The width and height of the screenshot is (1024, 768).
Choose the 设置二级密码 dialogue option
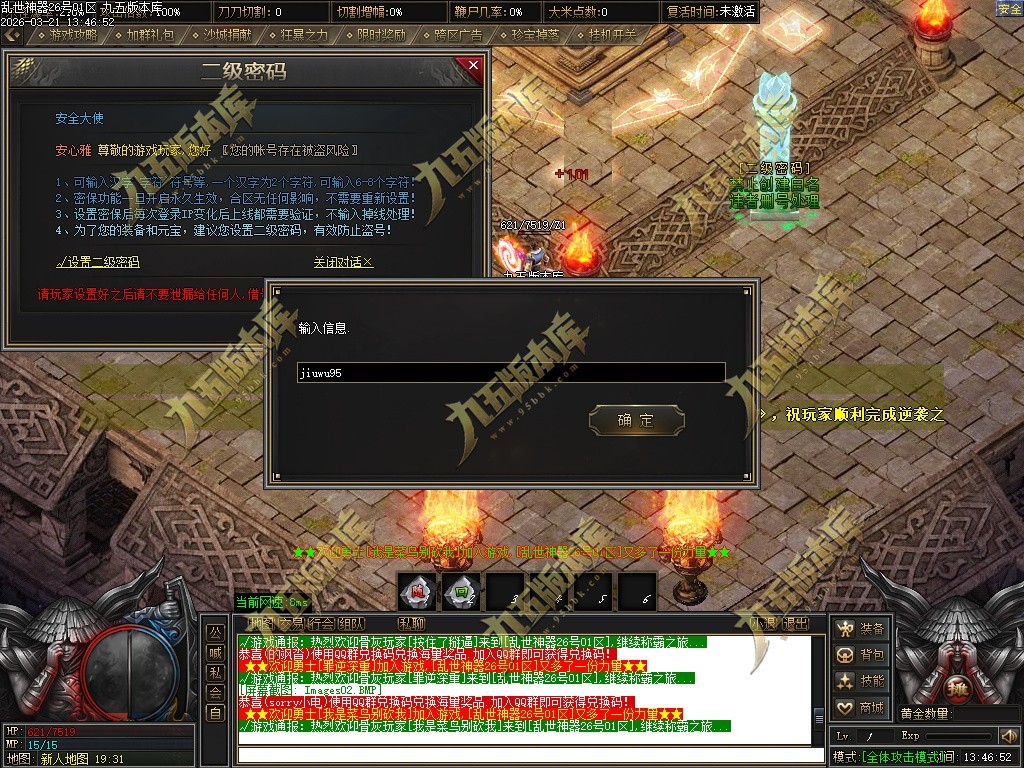[x=98, y=262]
